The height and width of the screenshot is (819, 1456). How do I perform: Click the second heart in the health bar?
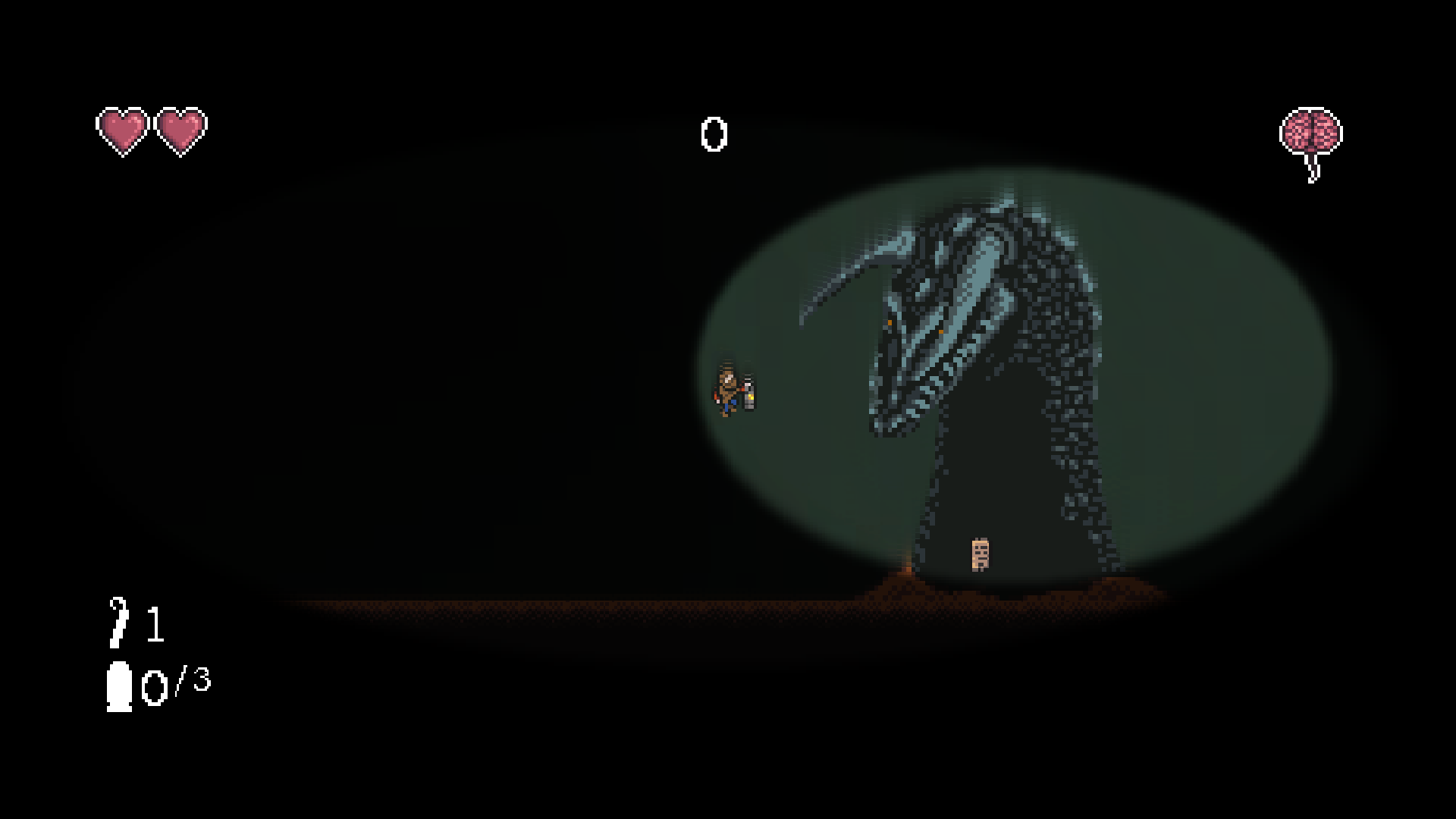coord(180,129)
